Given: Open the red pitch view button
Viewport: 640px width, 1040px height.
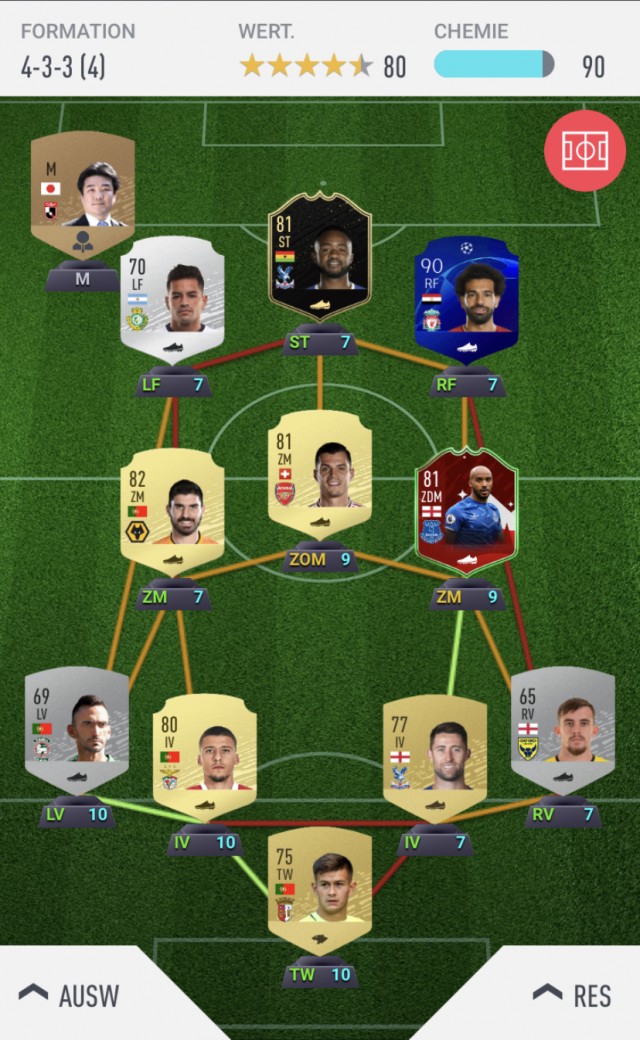Looking at the screenshot, I should [x=584, y=151].
